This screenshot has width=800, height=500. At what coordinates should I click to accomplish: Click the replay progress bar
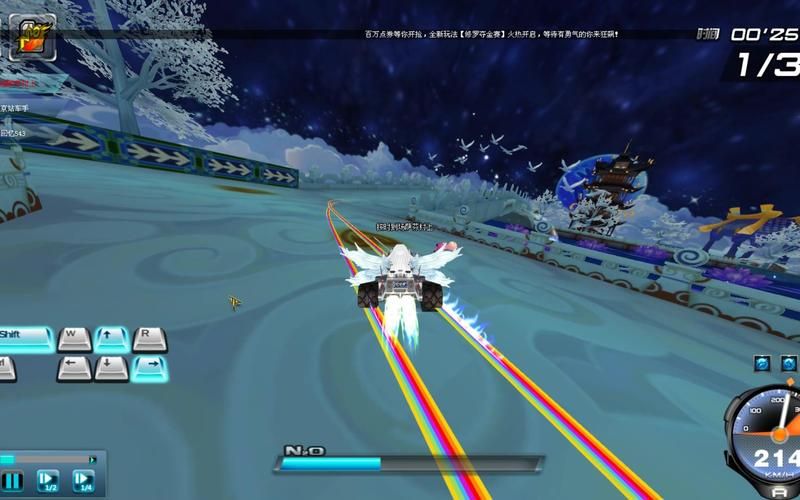point(48,460)
